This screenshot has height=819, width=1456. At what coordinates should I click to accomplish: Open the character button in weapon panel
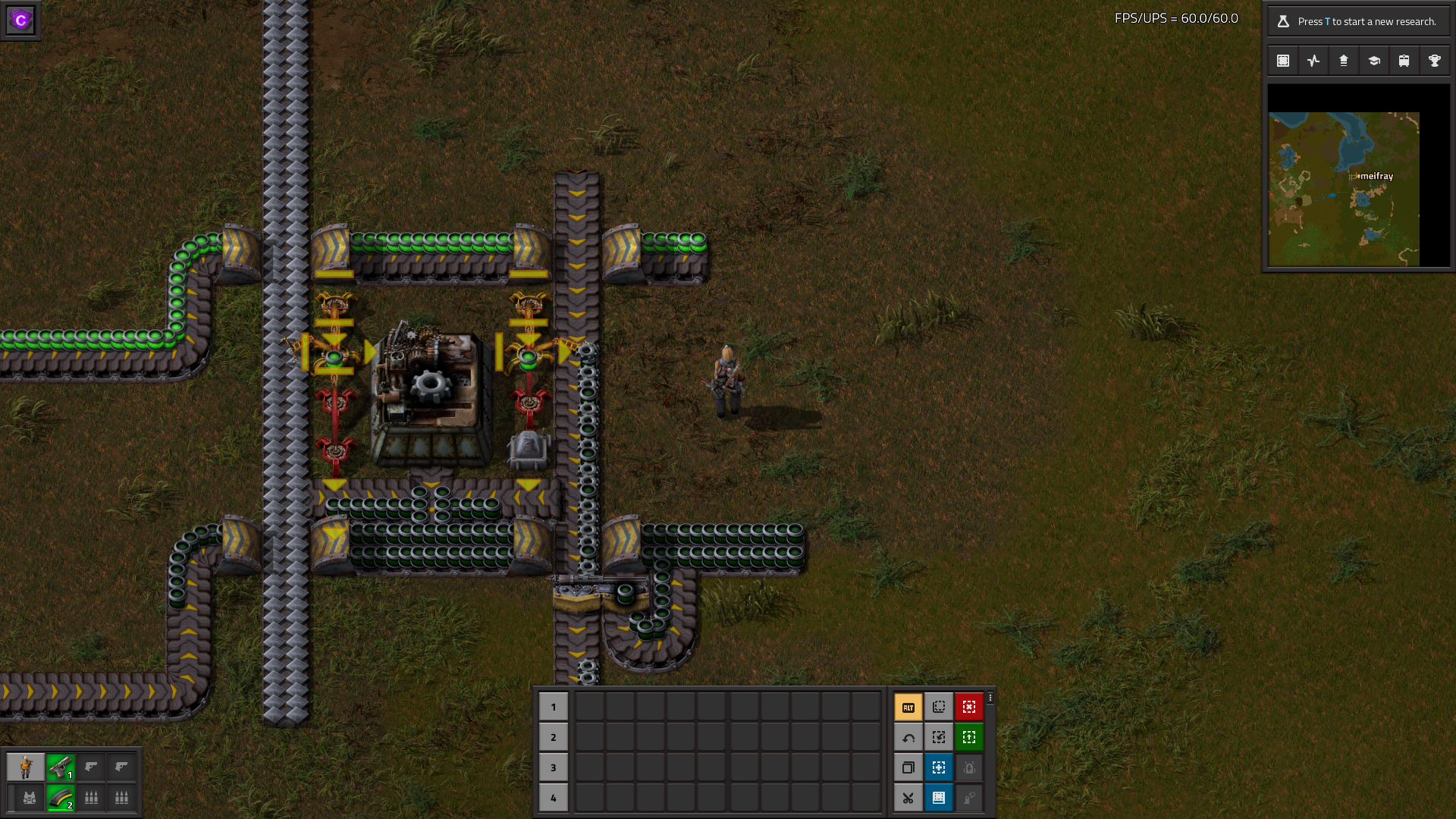coord(26,767)
